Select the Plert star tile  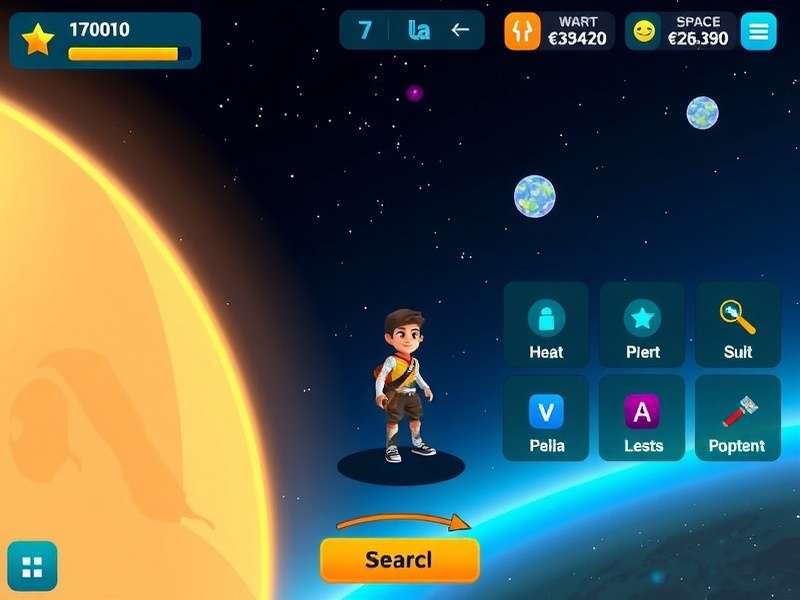(642, 325)
